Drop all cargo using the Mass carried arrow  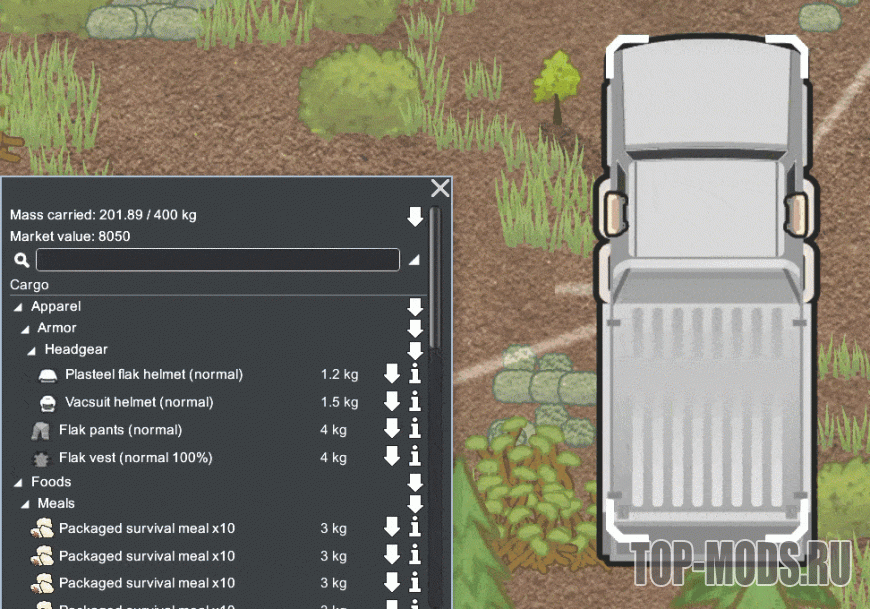415,216
